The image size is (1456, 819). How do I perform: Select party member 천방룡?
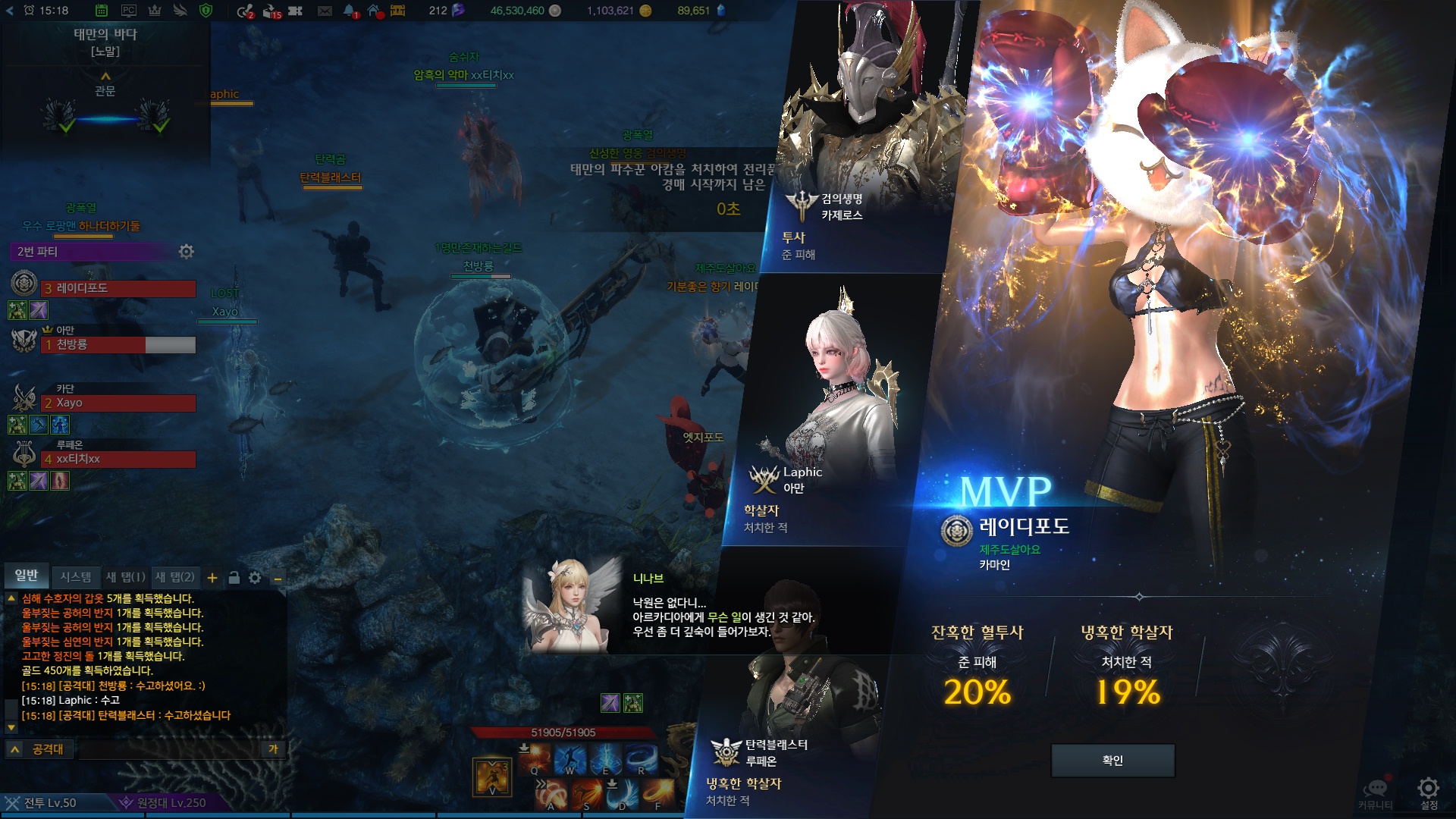(x=118, y=344)
